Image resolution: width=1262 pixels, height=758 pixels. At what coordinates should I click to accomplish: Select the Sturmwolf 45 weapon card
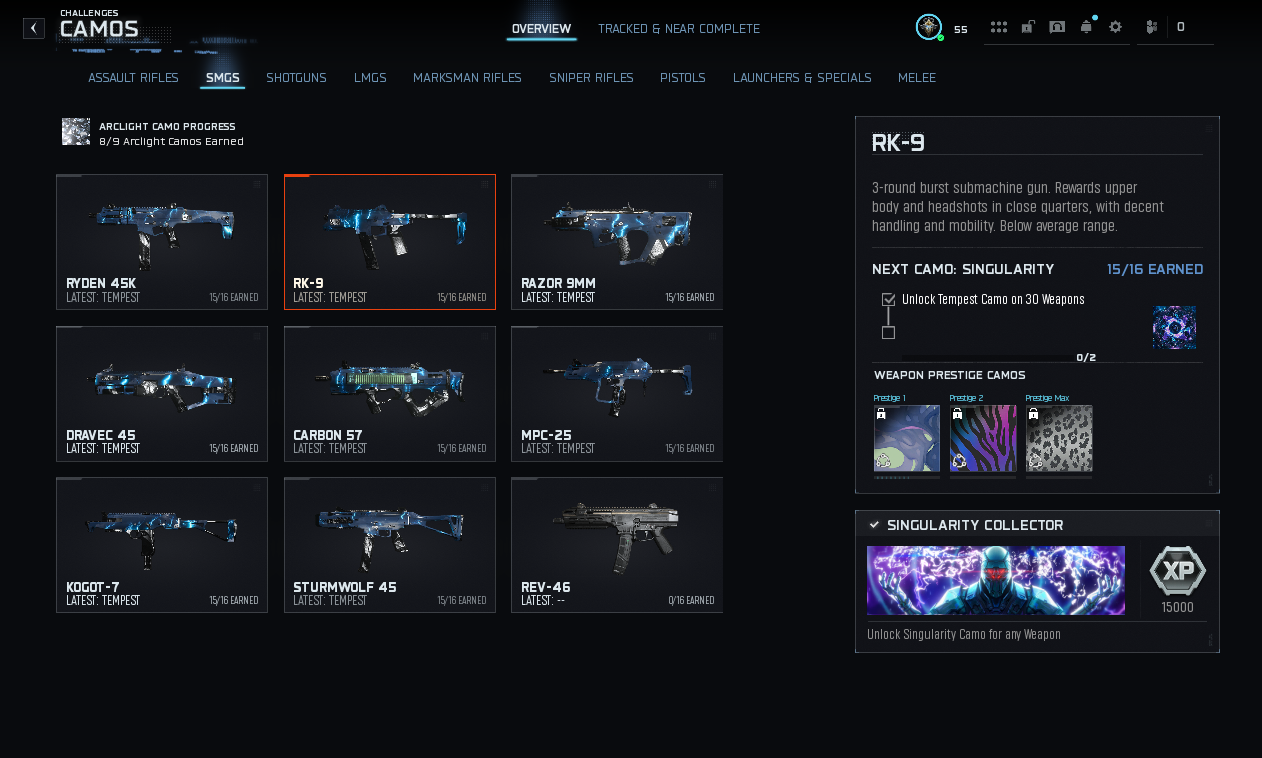pyautogui.click(x=390, y=545)
